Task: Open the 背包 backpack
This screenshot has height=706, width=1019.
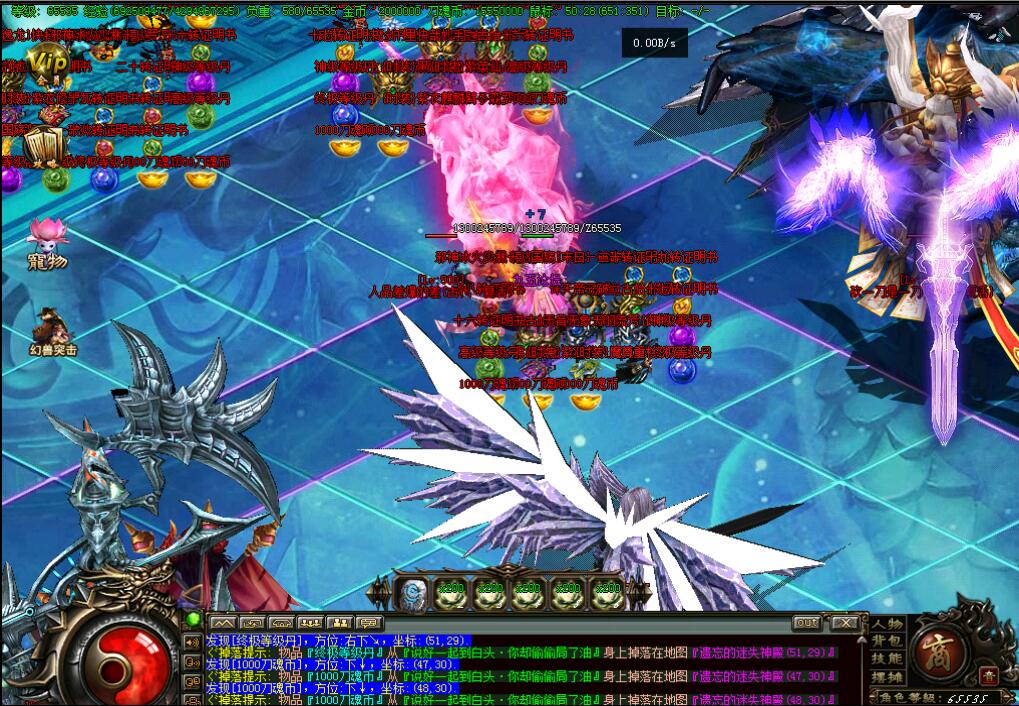Action: 886,641
